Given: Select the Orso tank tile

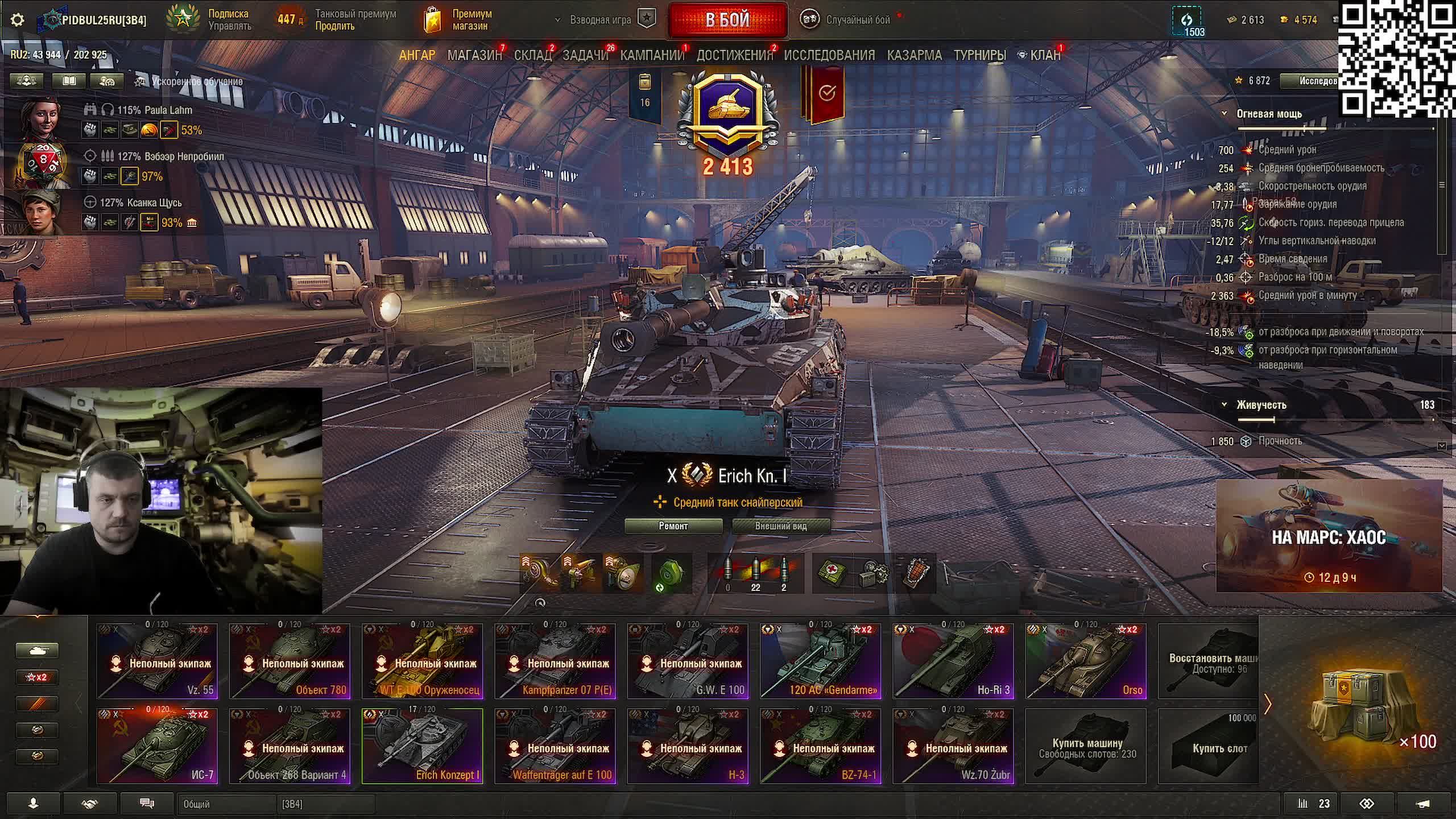Looking at the screenshot, I should (1086, 661).
